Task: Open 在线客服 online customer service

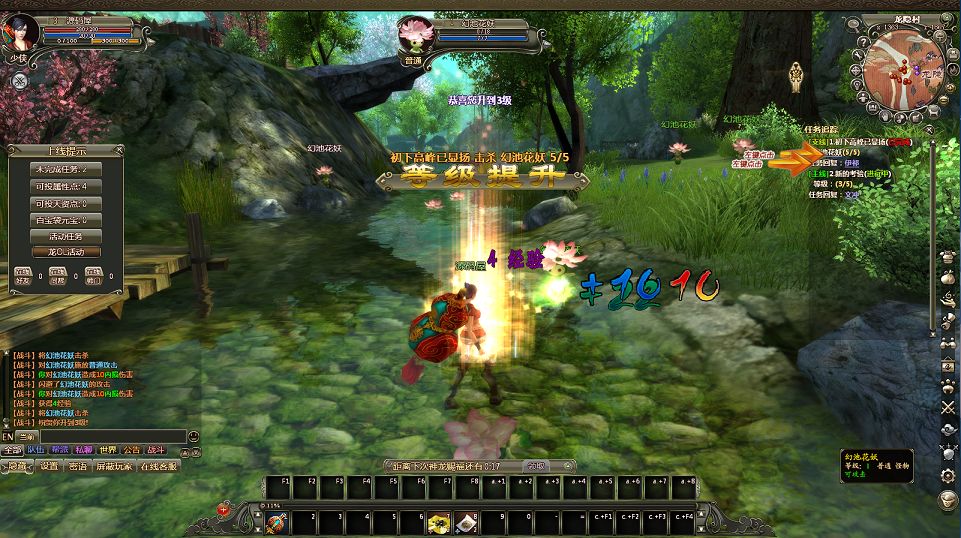Action: 158,465
